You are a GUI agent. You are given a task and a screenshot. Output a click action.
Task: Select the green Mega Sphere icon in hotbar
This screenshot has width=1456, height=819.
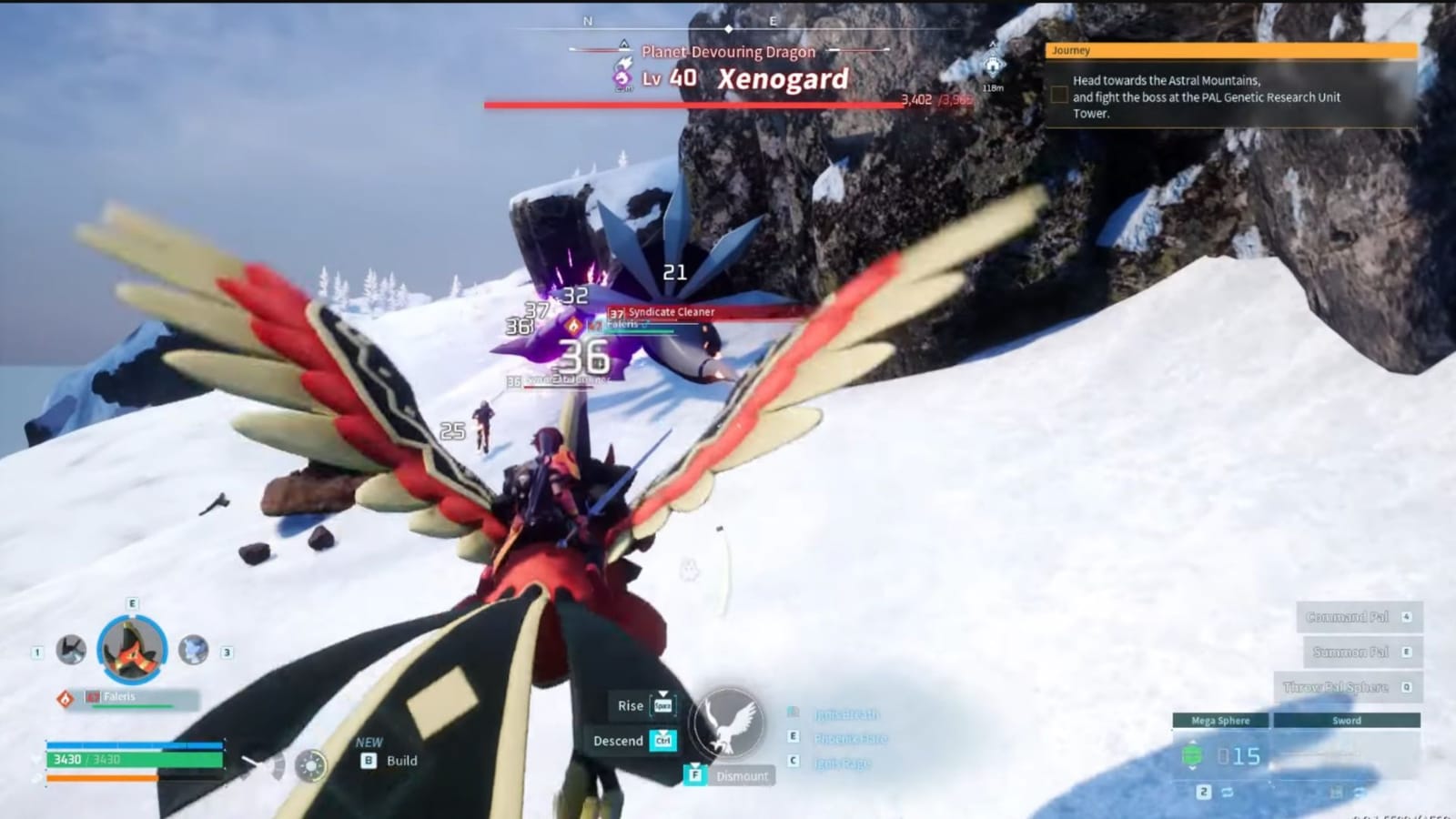1192,754
